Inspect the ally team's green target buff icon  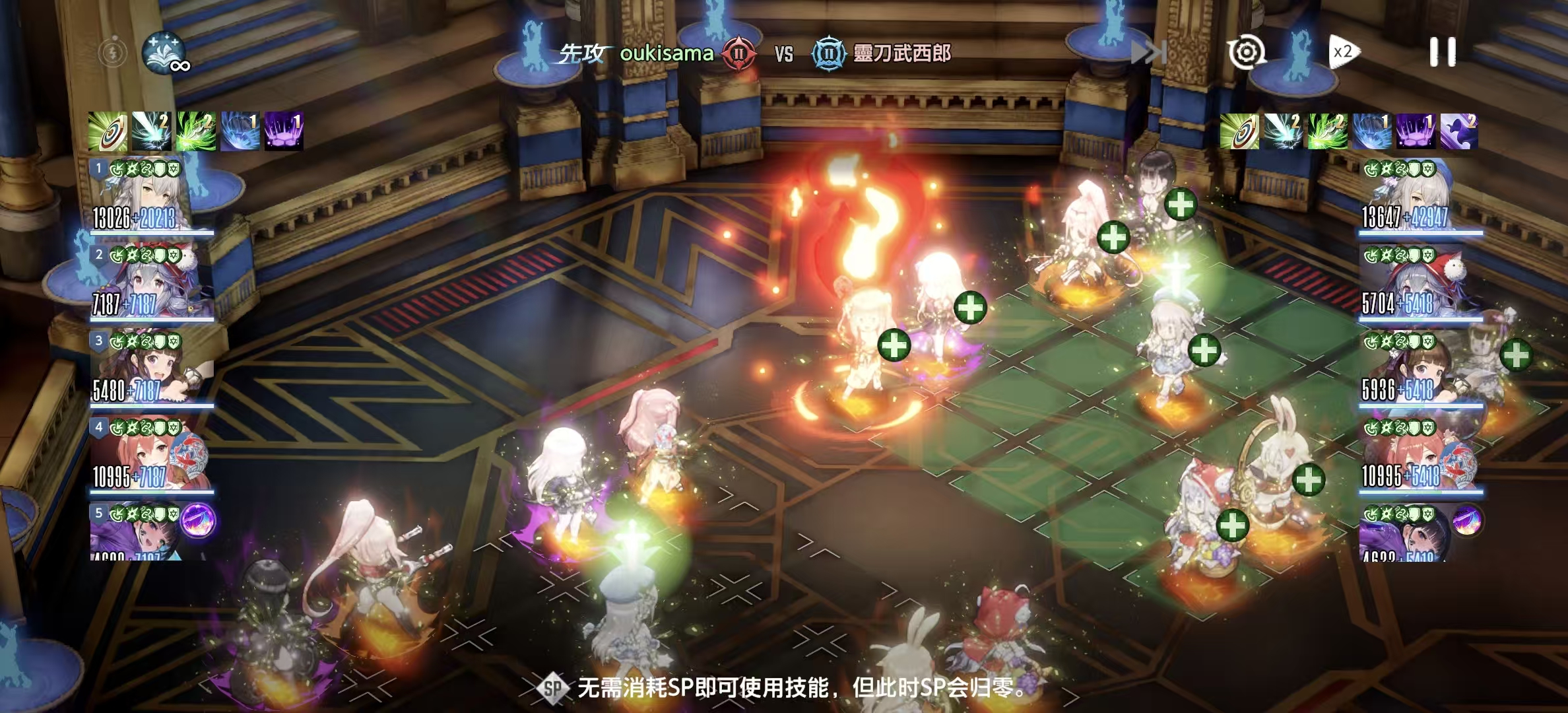click(108, 131)
